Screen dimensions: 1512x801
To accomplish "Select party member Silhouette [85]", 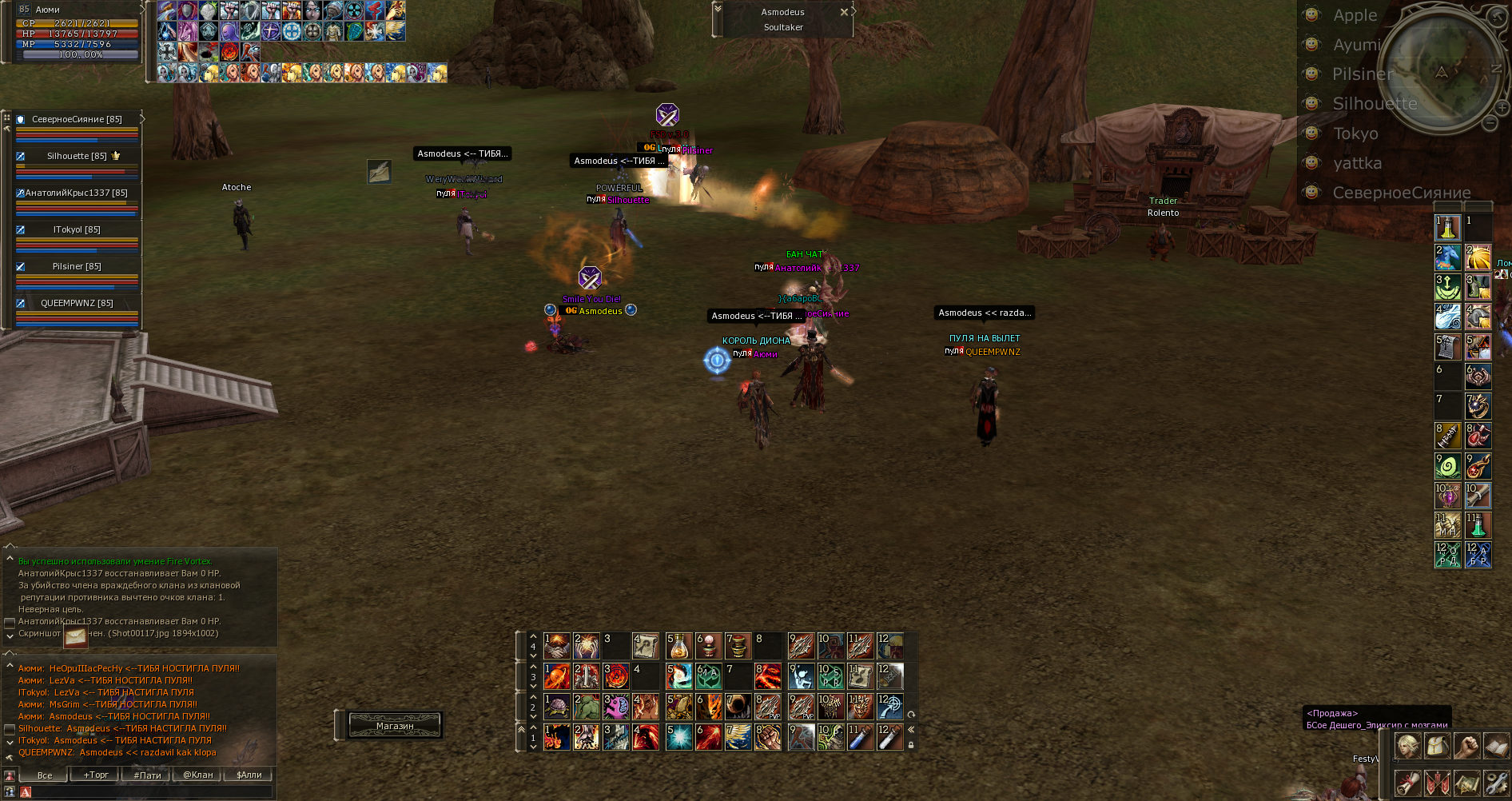I will coord(77,156).
